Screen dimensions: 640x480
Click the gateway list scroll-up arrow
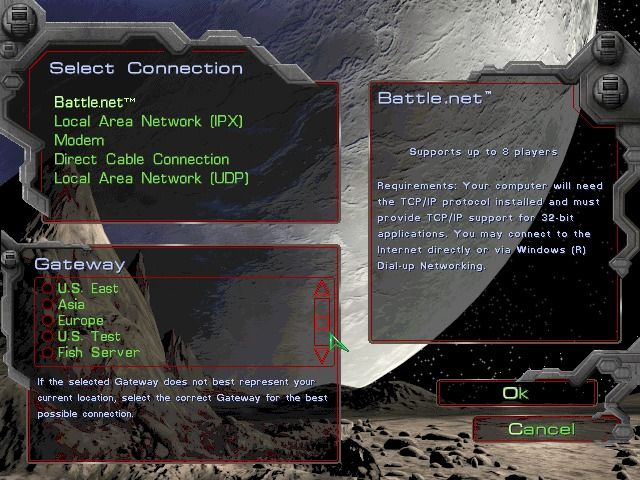tap(321, 290)
